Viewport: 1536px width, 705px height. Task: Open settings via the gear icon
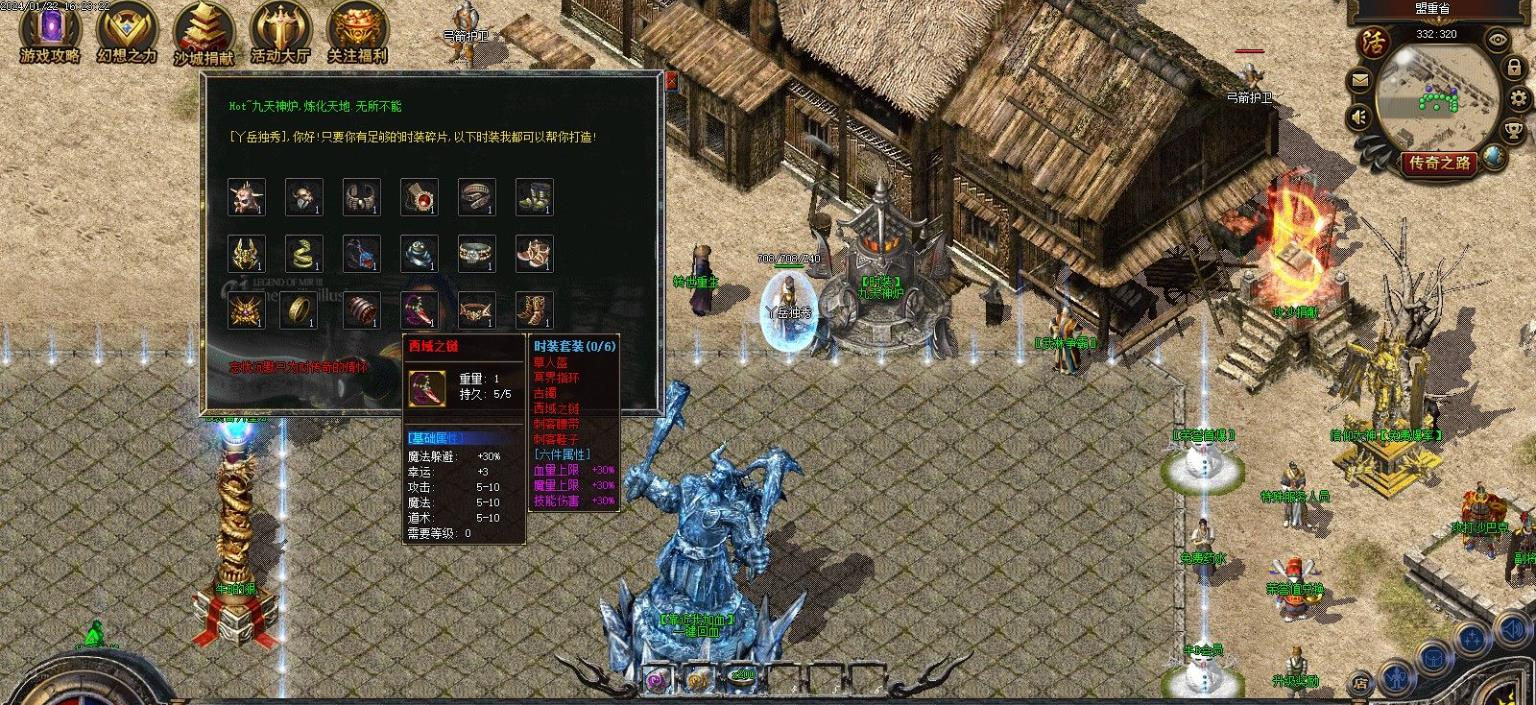pos(1519,98)
